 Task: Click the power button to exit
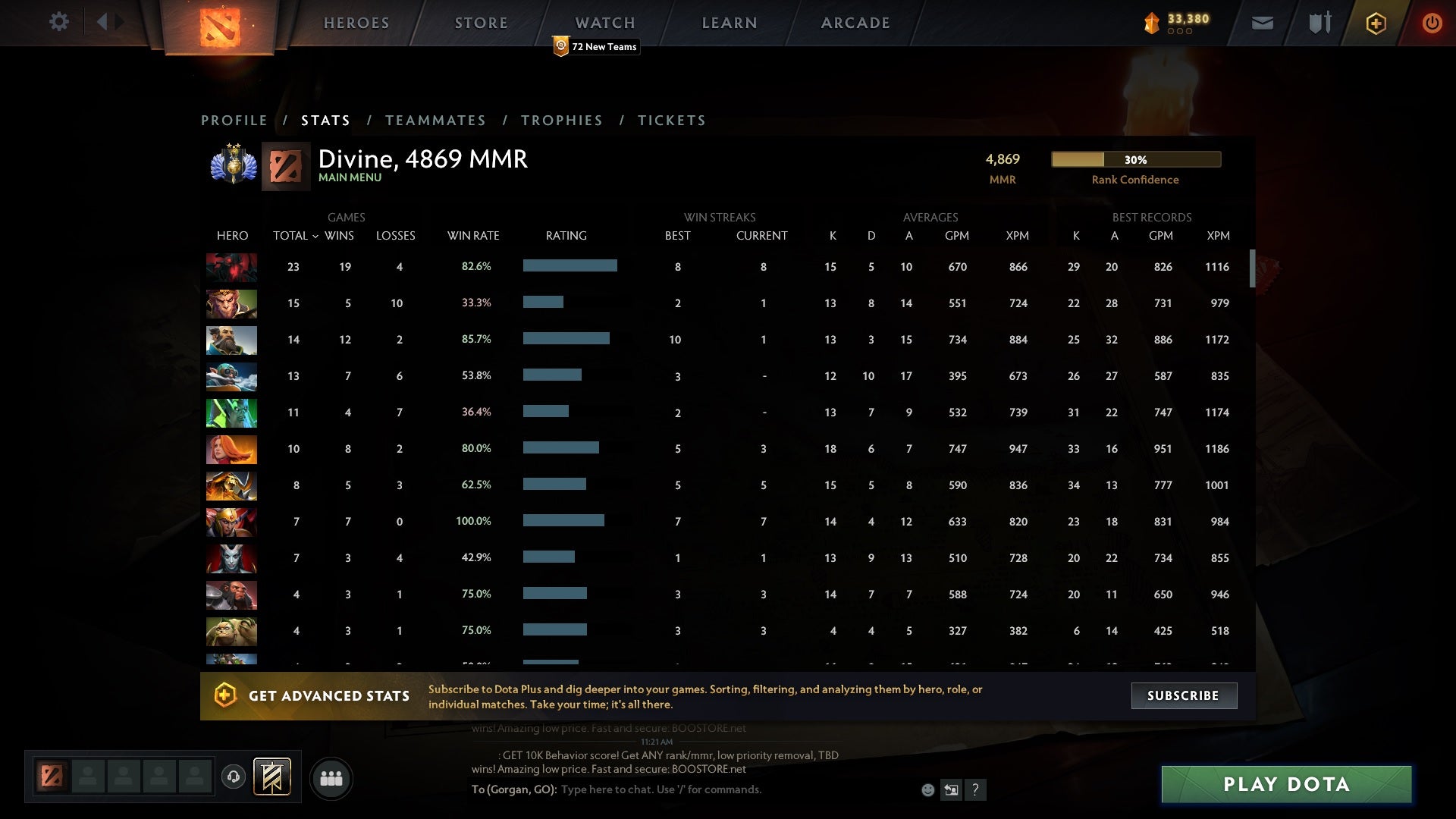click(1432, 23)
